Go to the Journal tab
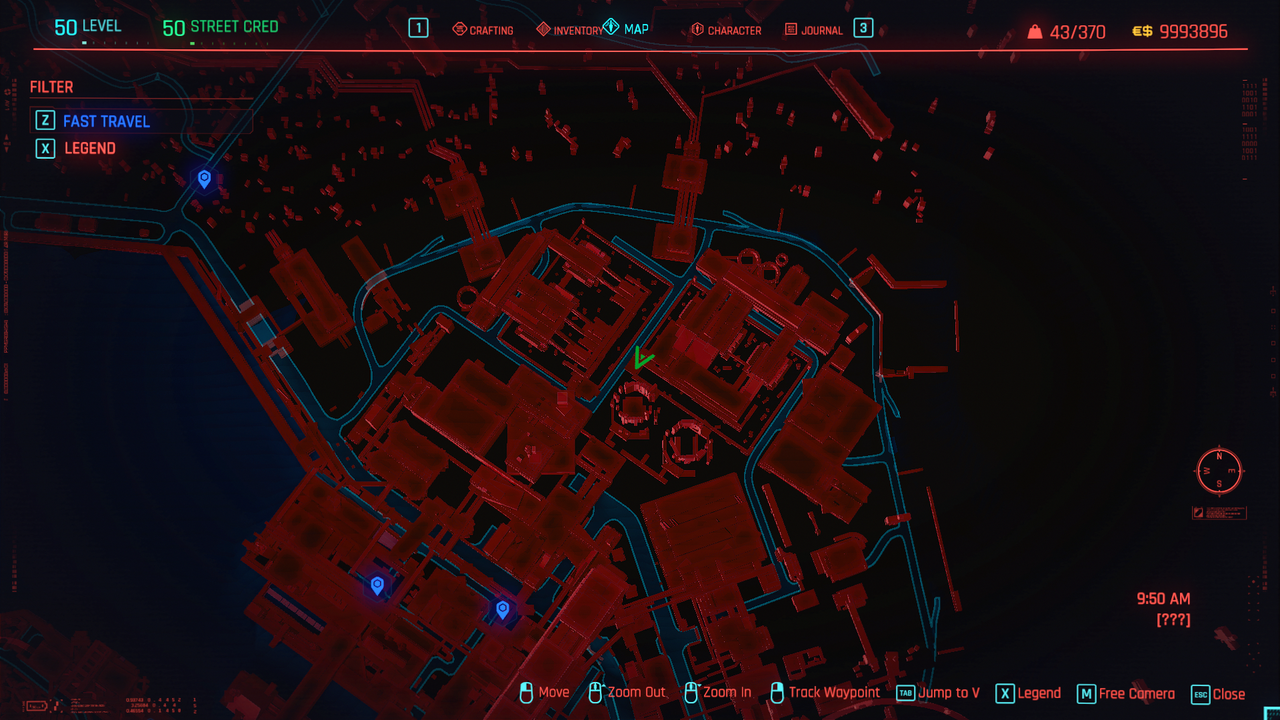 (813, 30)
